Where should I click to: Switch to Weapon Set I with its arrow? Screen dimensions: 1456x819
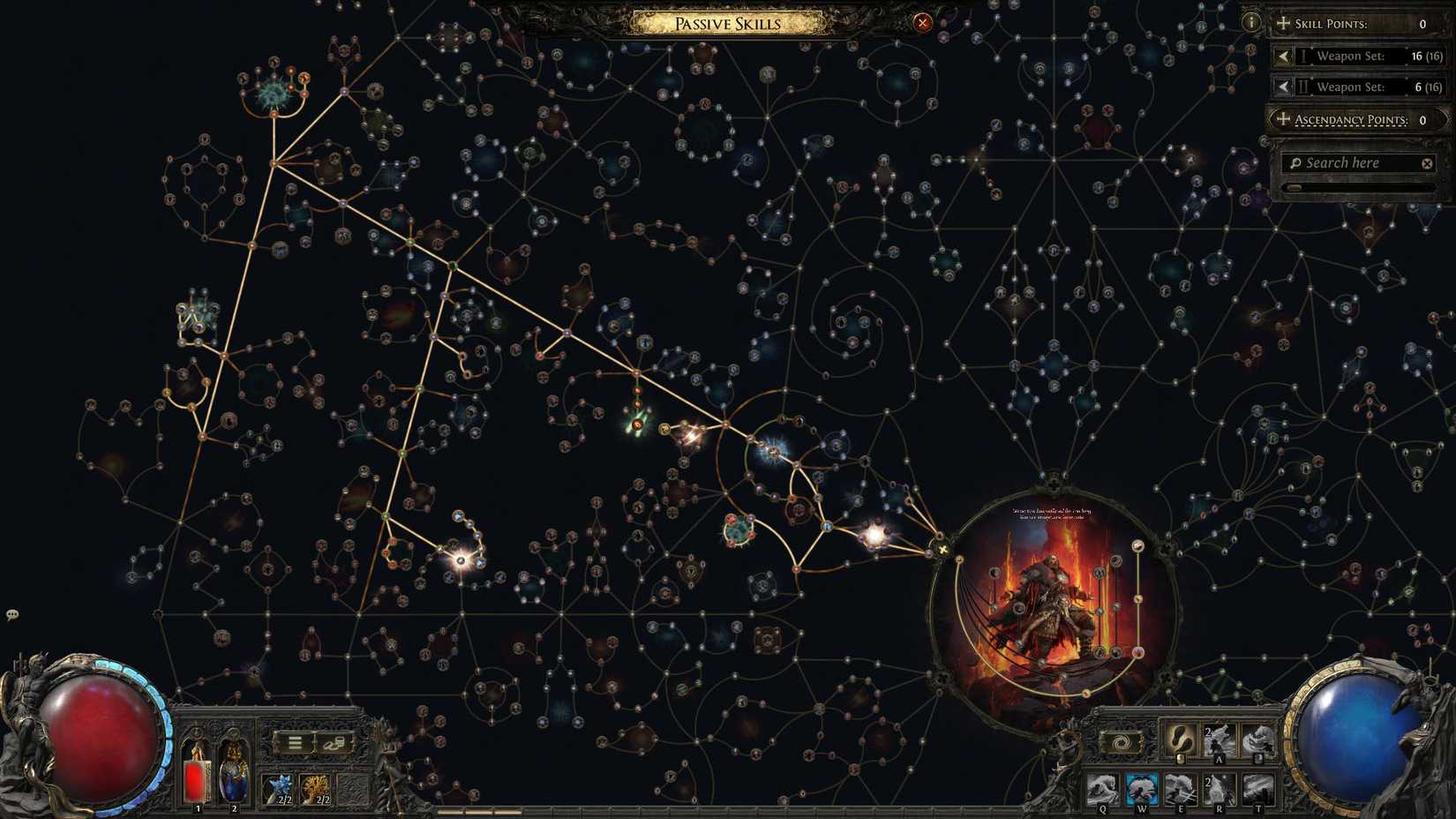coord(1283,56)
